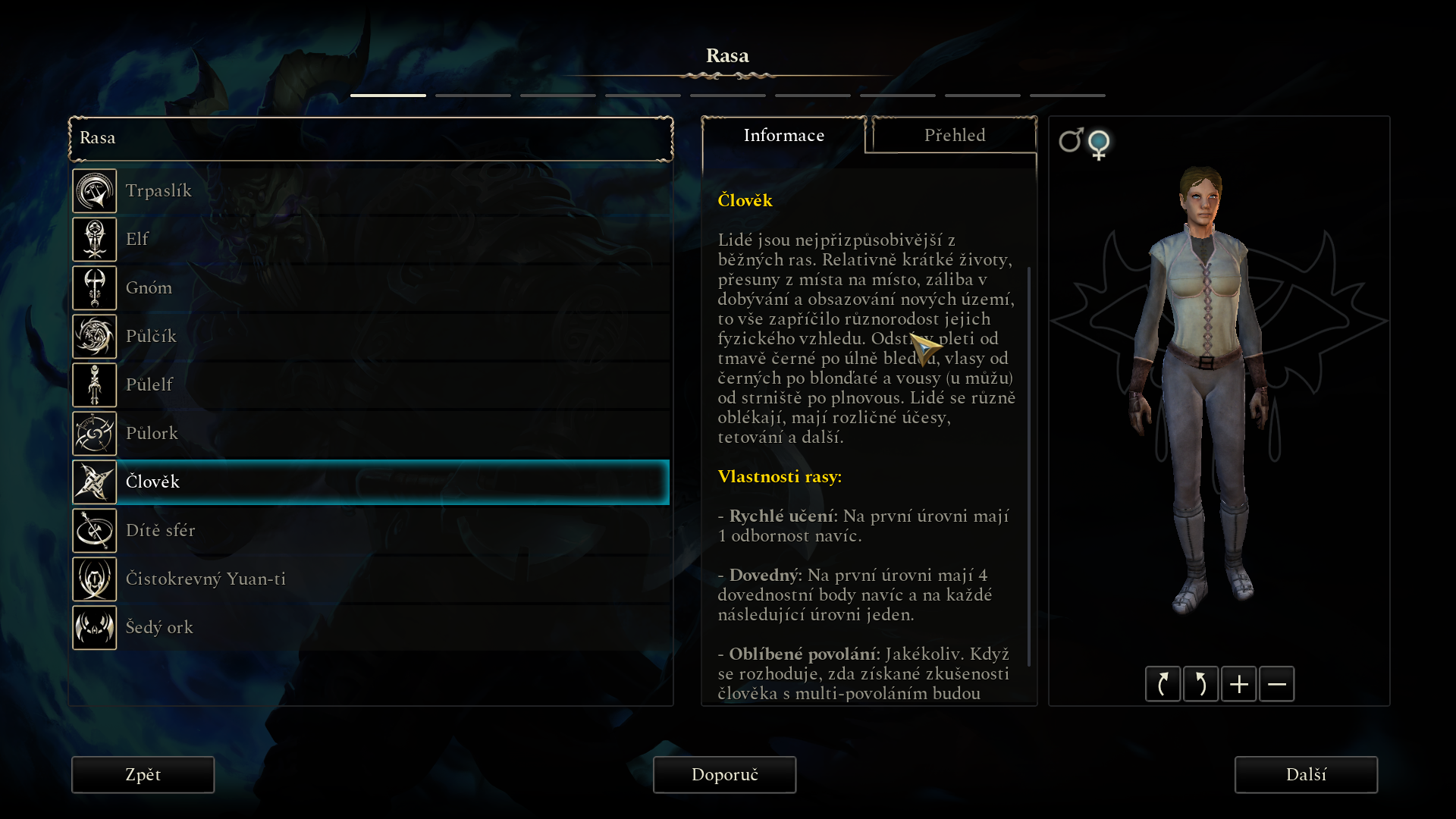Image resolution: width=1456 pixels, height=819 pixels.
Task: Click the Doporuč recommend button
Action: point(724,775)
